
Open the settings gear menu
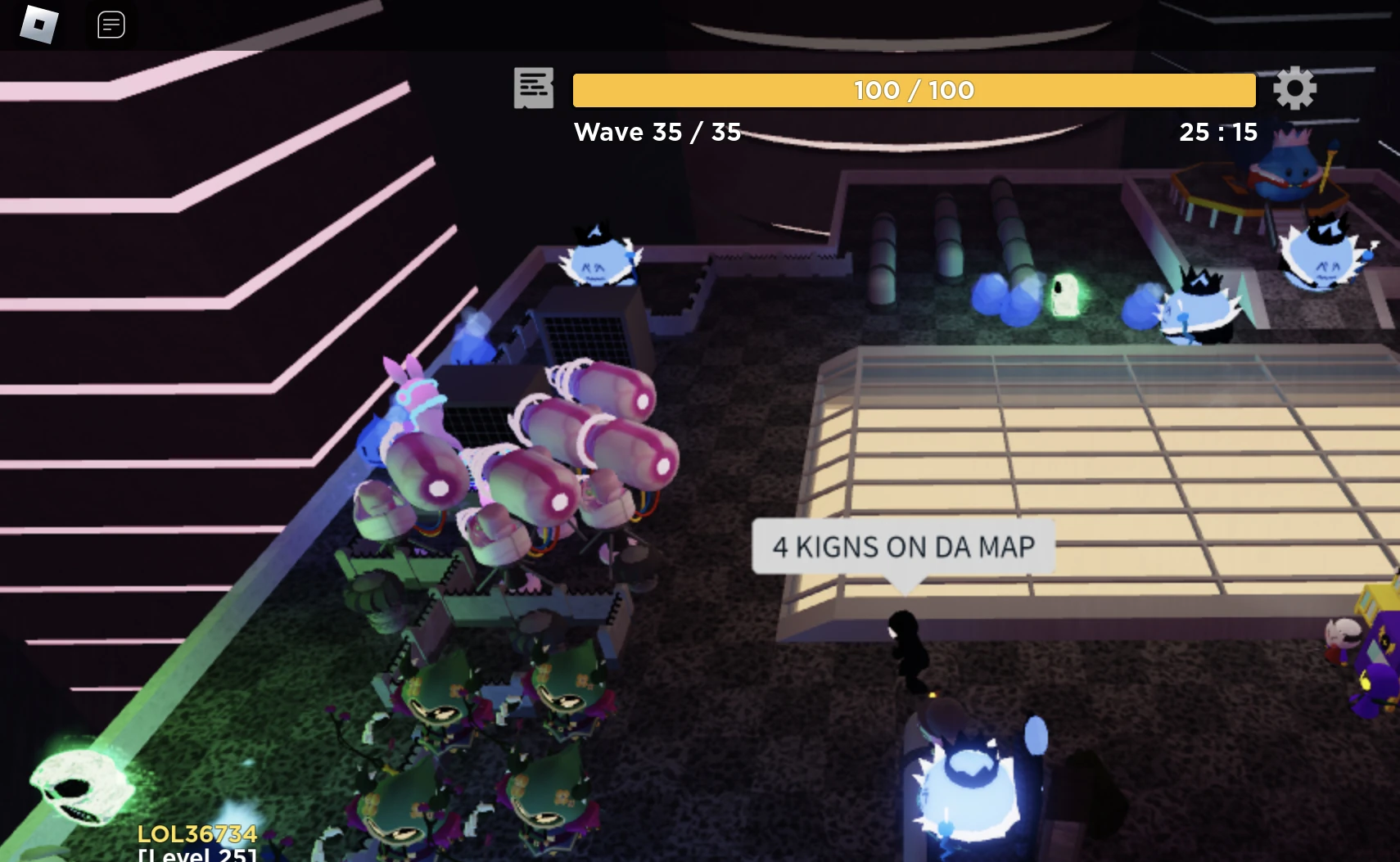point(1295,88)
